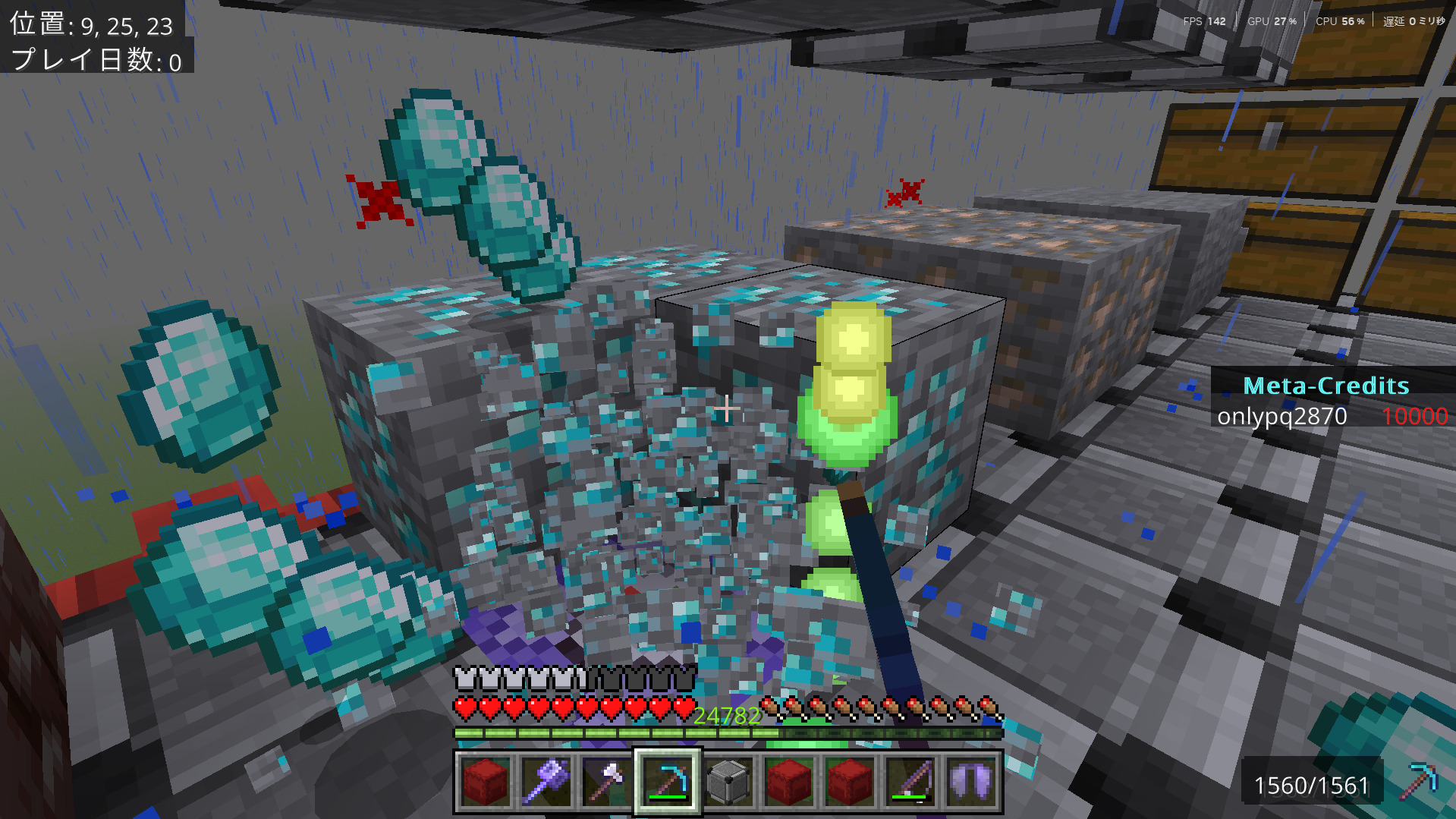Select the iron axe hotbar slot

click(x=606, y=781)
